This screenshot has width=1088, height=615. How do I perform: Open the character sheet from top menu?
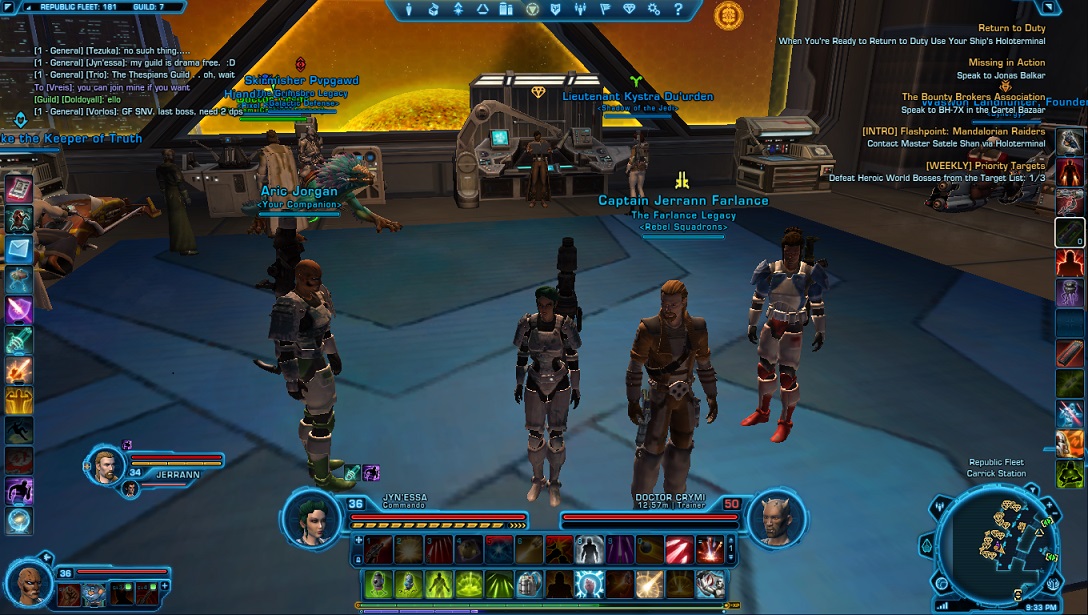tap(410, 10)
